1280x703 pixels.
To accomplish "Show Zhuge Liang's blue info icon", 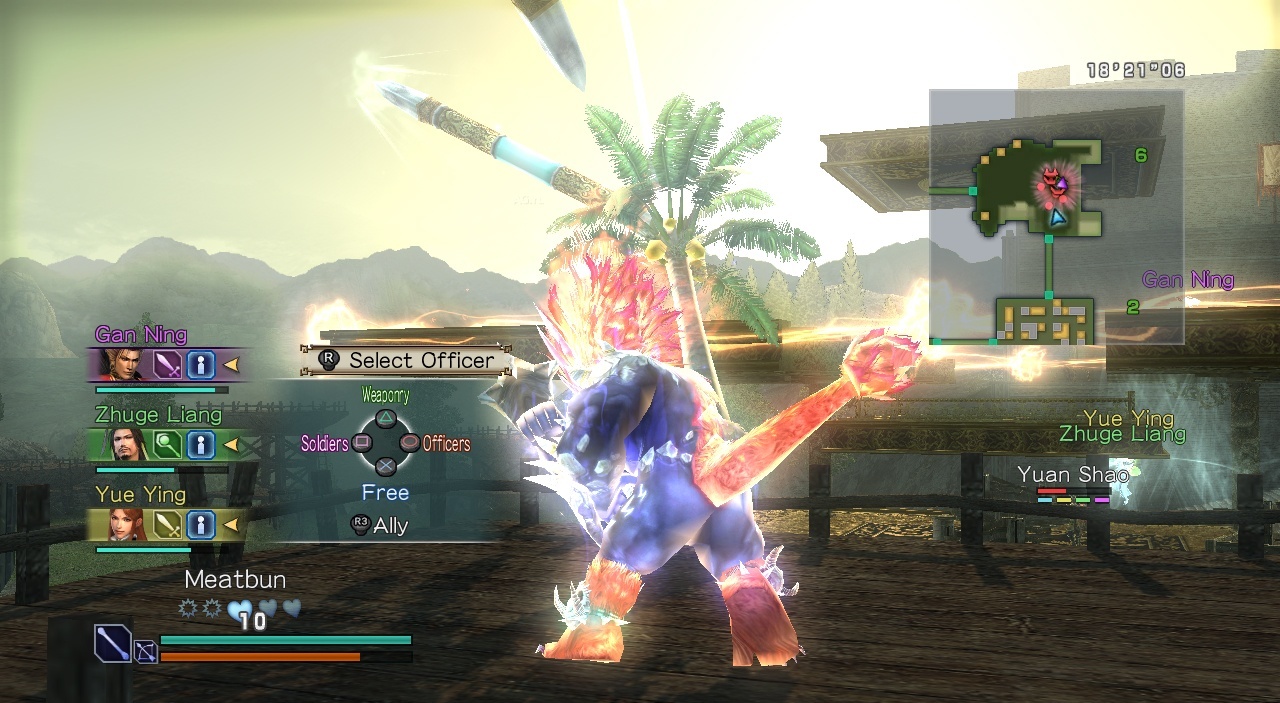I will point(201,444).
